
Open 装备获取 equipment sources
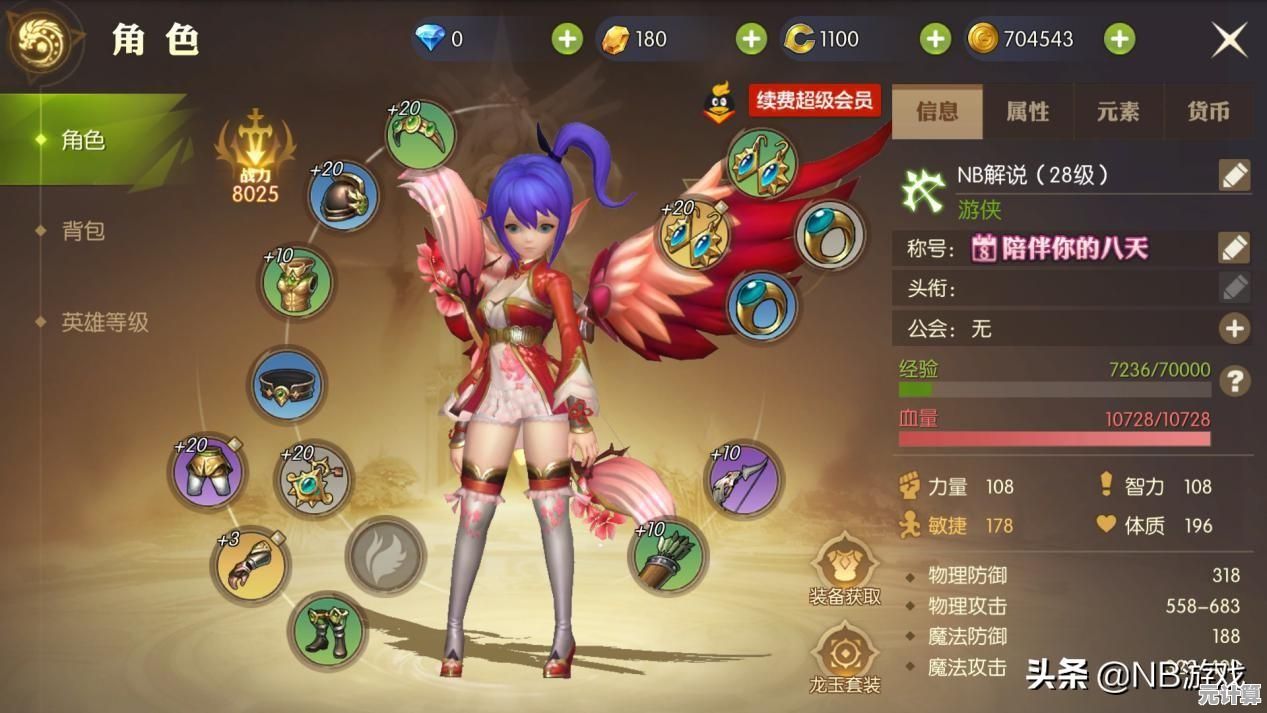click(845, 566)
